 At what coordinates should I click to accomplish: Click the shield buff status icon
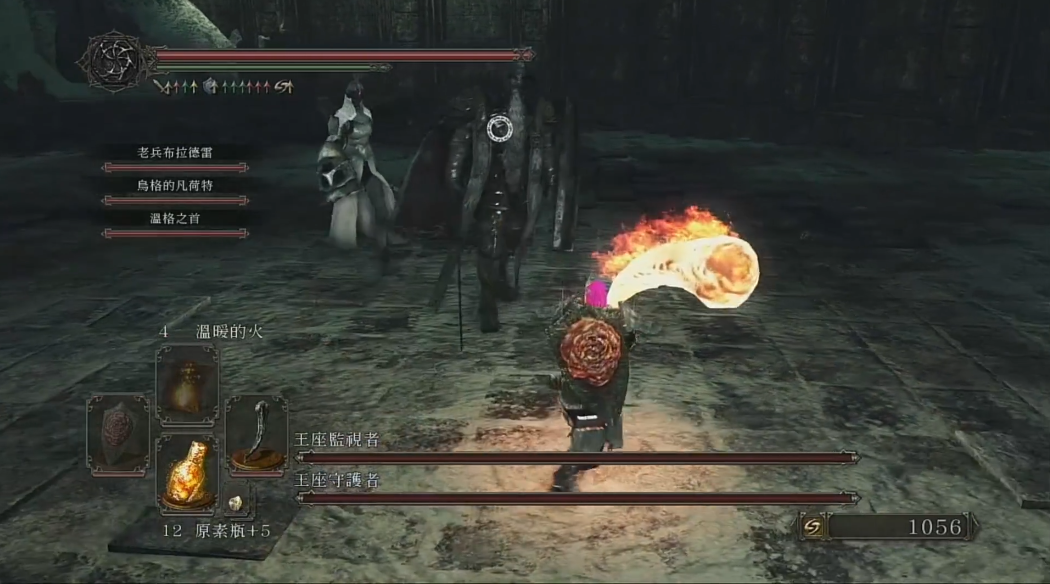(210, 87)
